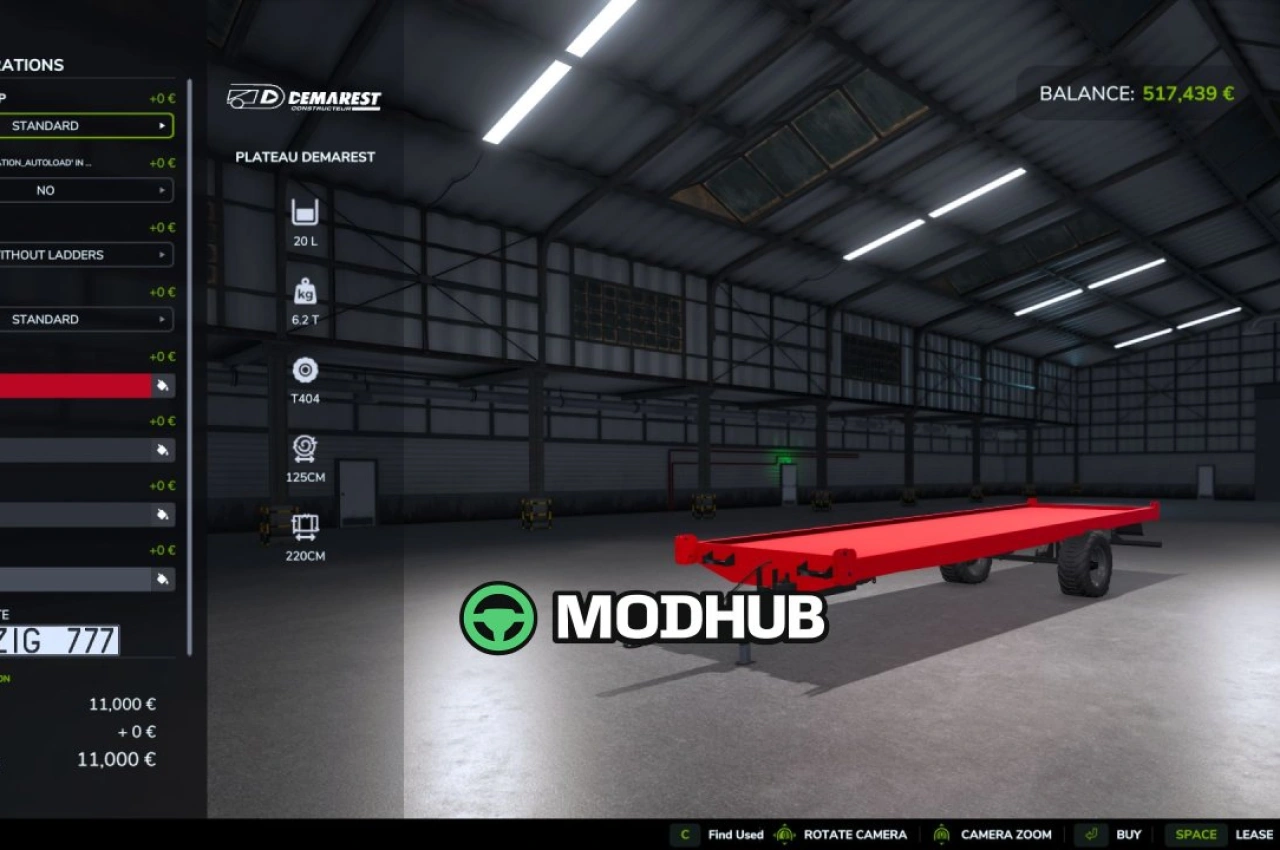The image size is (1280, 850).
Task: Click the 125CM wheel size icon
Action: coord(303,449)
